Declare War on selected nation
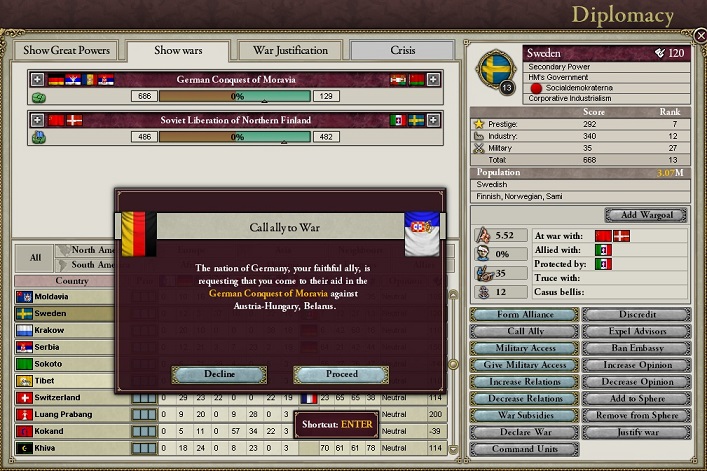Viewport: 707px width, 471px height. pos(523,432)
